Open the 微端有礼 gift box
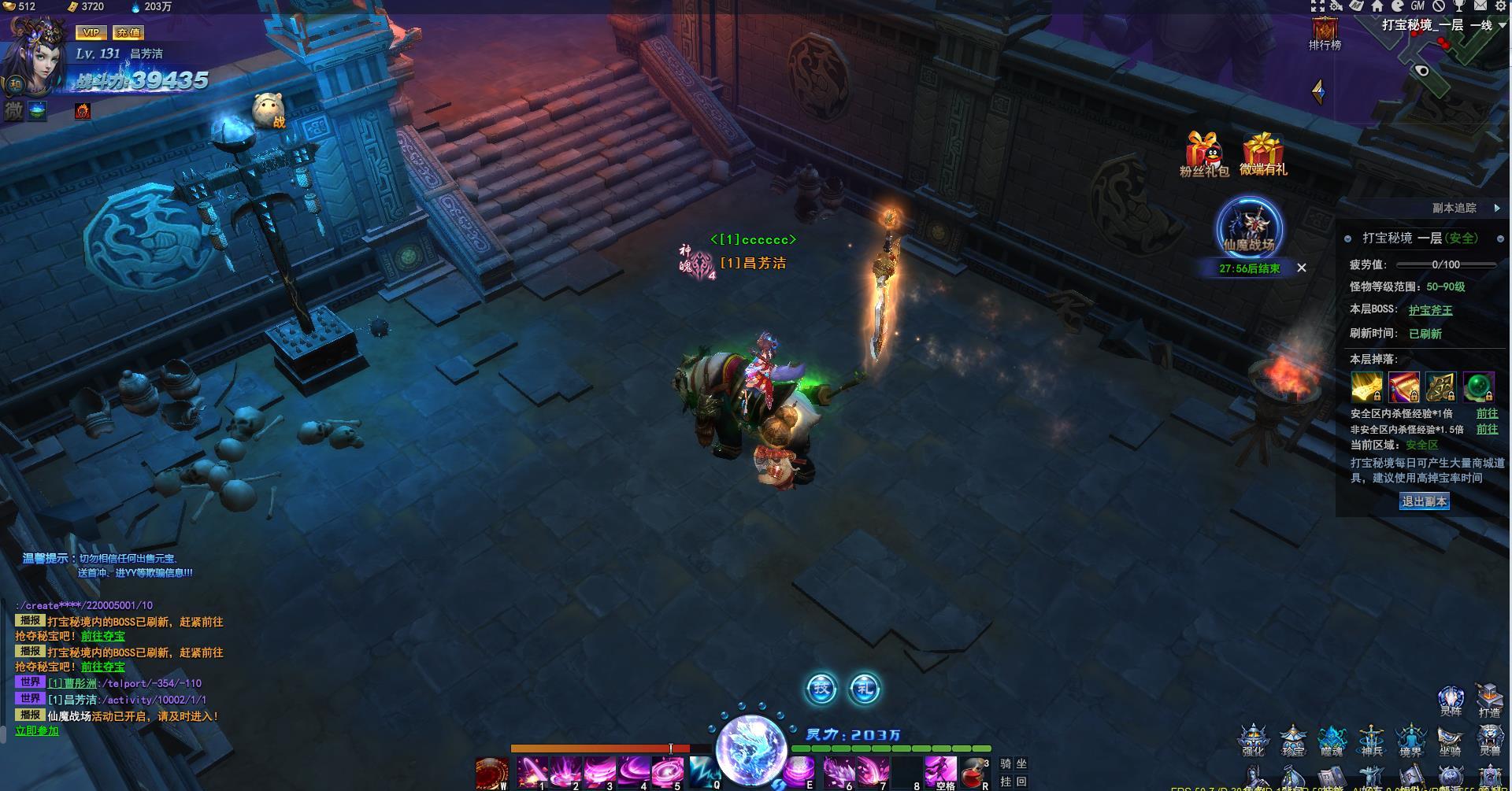This screenshot has width=1512, height=791. tap(1262, 153)
